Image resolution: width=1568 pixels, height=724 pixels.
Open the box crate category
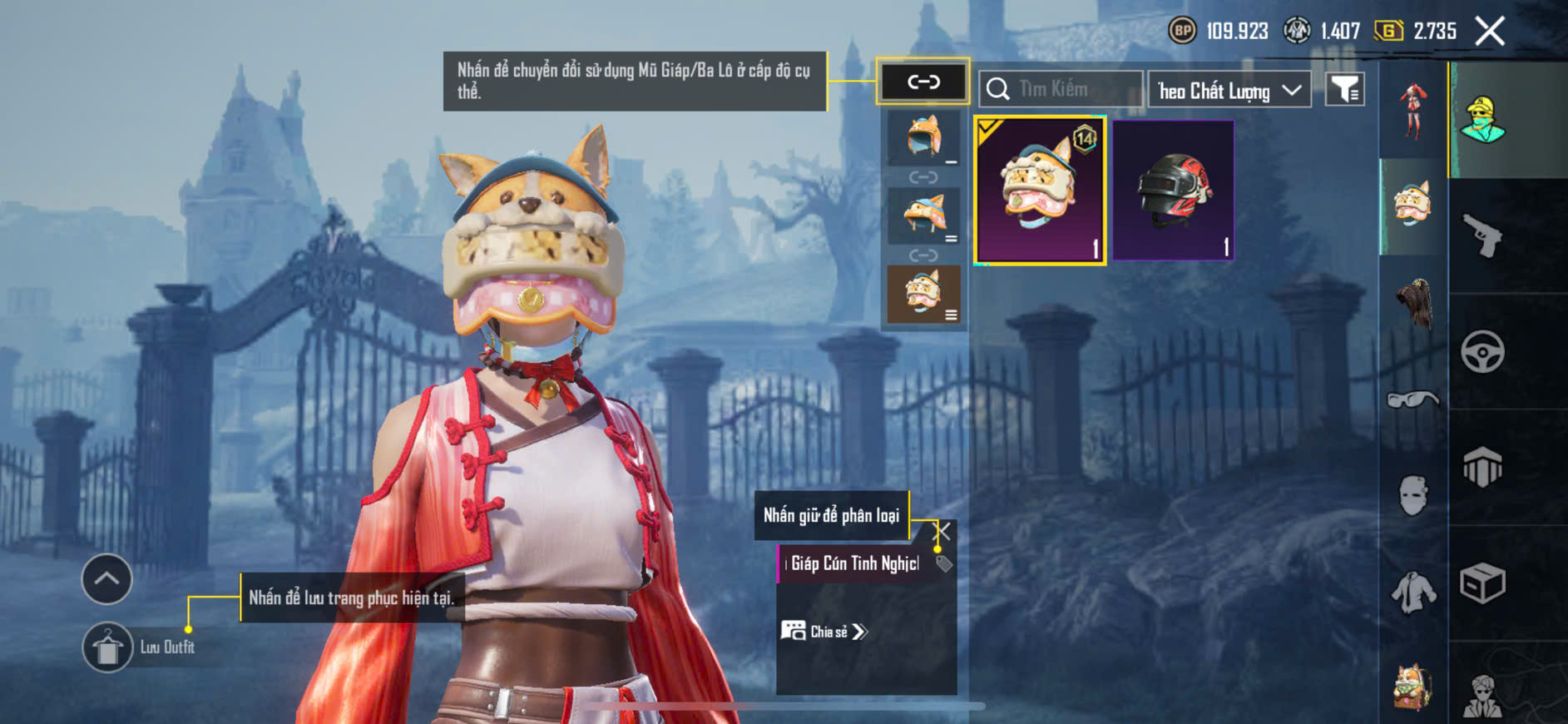(x=1482, y=583)
